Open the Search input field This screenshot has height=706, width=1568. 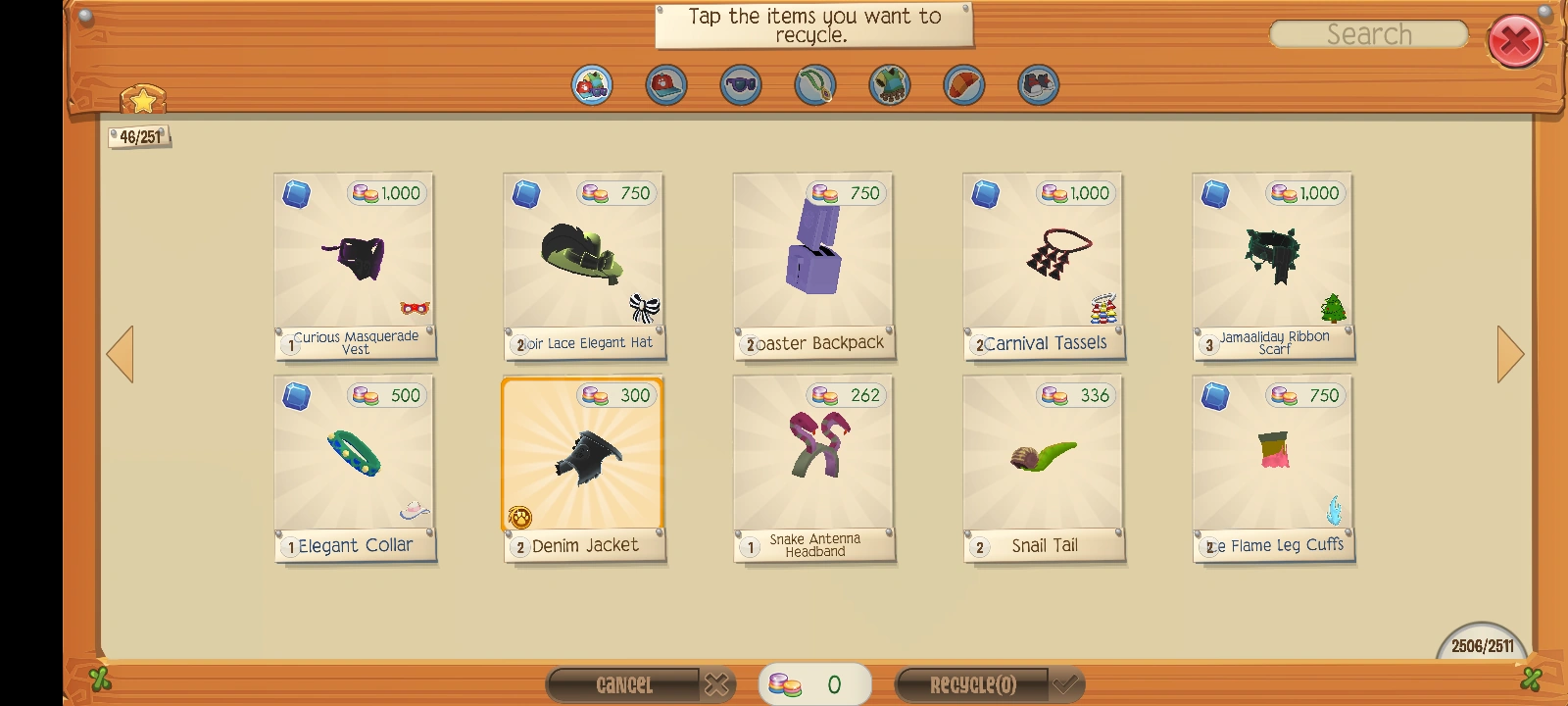point(1368,33)
